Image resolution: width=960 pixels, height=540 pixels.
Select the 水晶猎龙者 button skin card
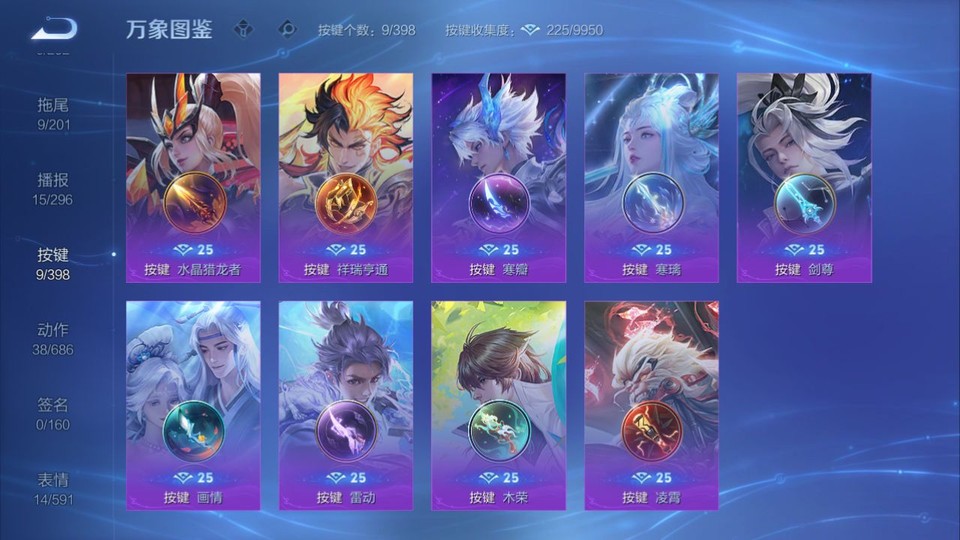(193, 177)
